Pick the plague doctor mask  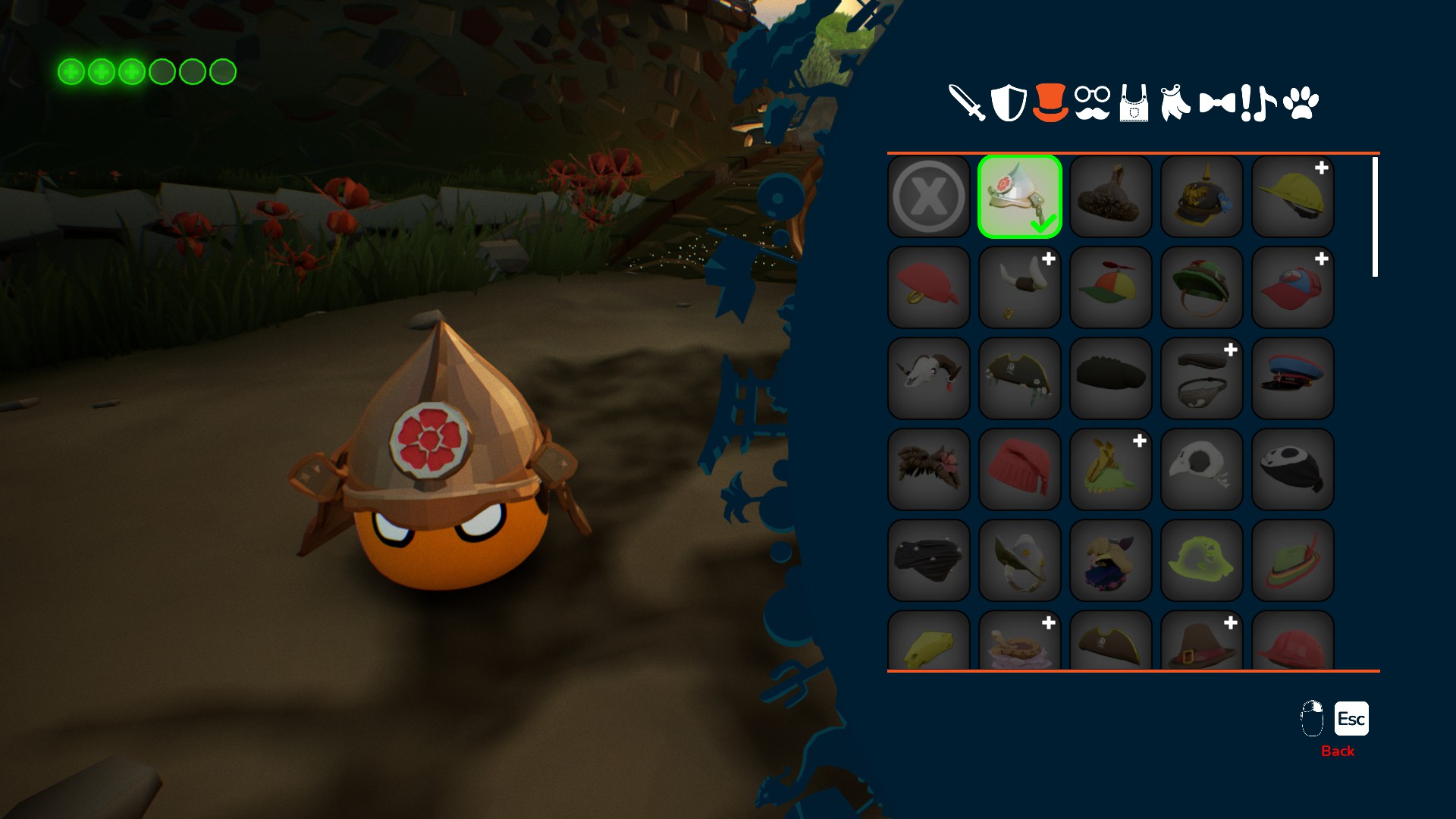click(x=1202, y=469)
